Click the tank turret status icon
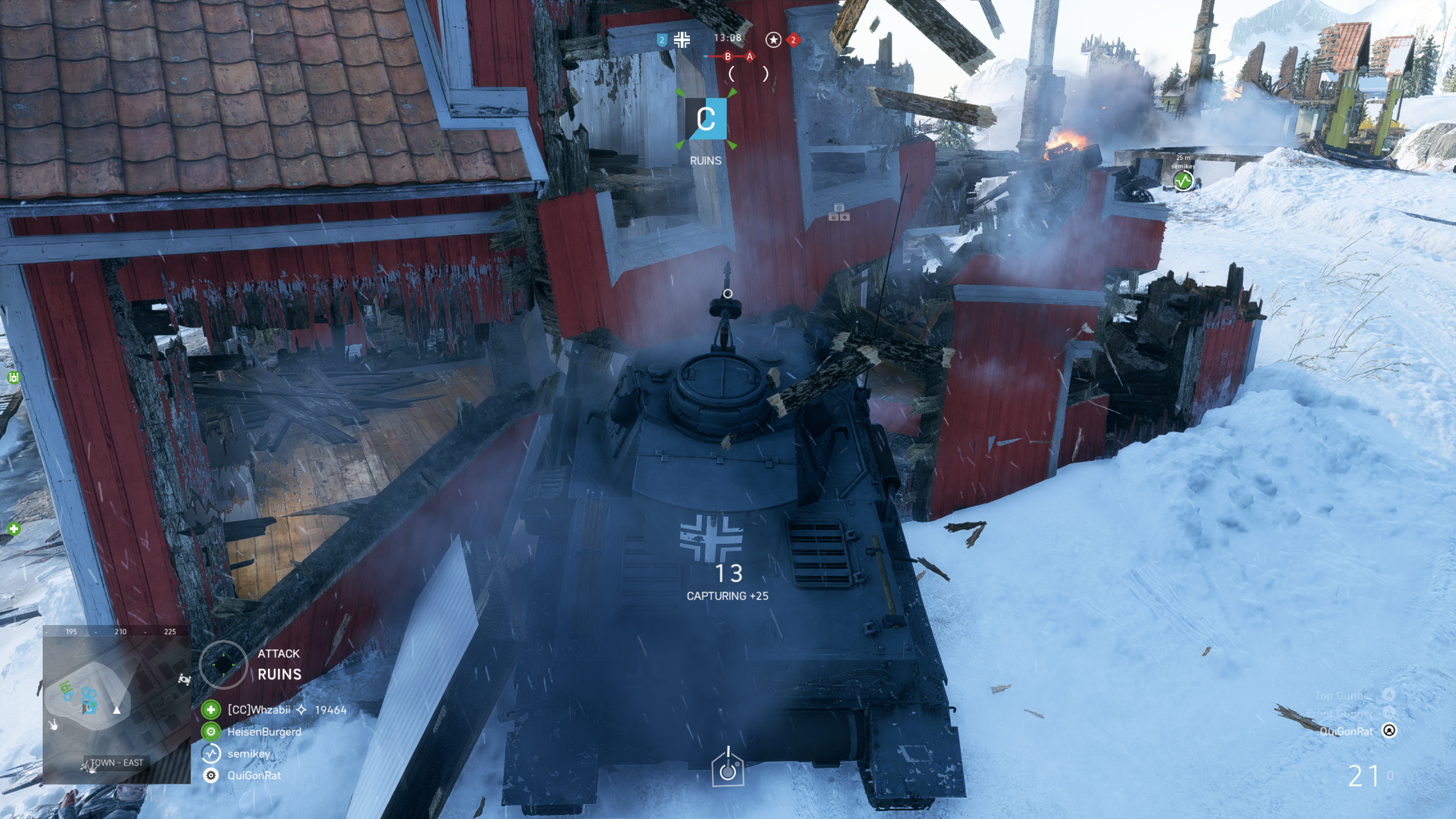Image resolution: width=1456 pixels, height=819 pixels. [727, 768]
